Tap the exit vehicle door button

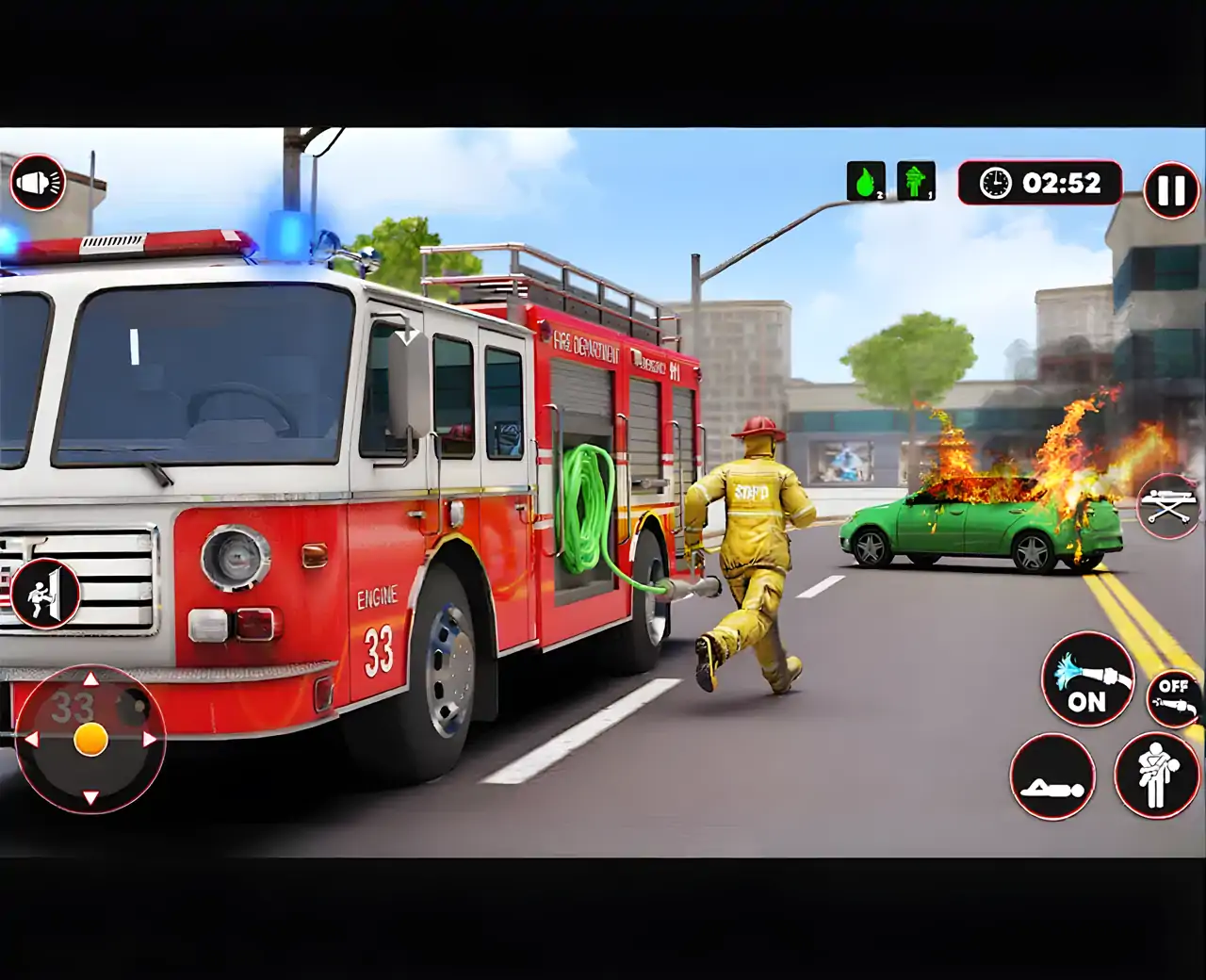[44, 593]
